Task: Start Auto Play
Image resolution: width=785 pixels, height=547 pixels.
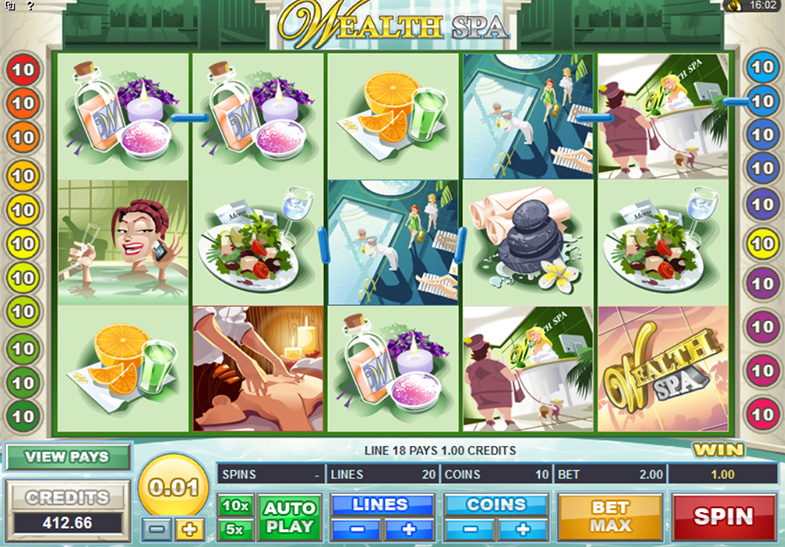Action: pyautogui.click(x=290, y=517)
